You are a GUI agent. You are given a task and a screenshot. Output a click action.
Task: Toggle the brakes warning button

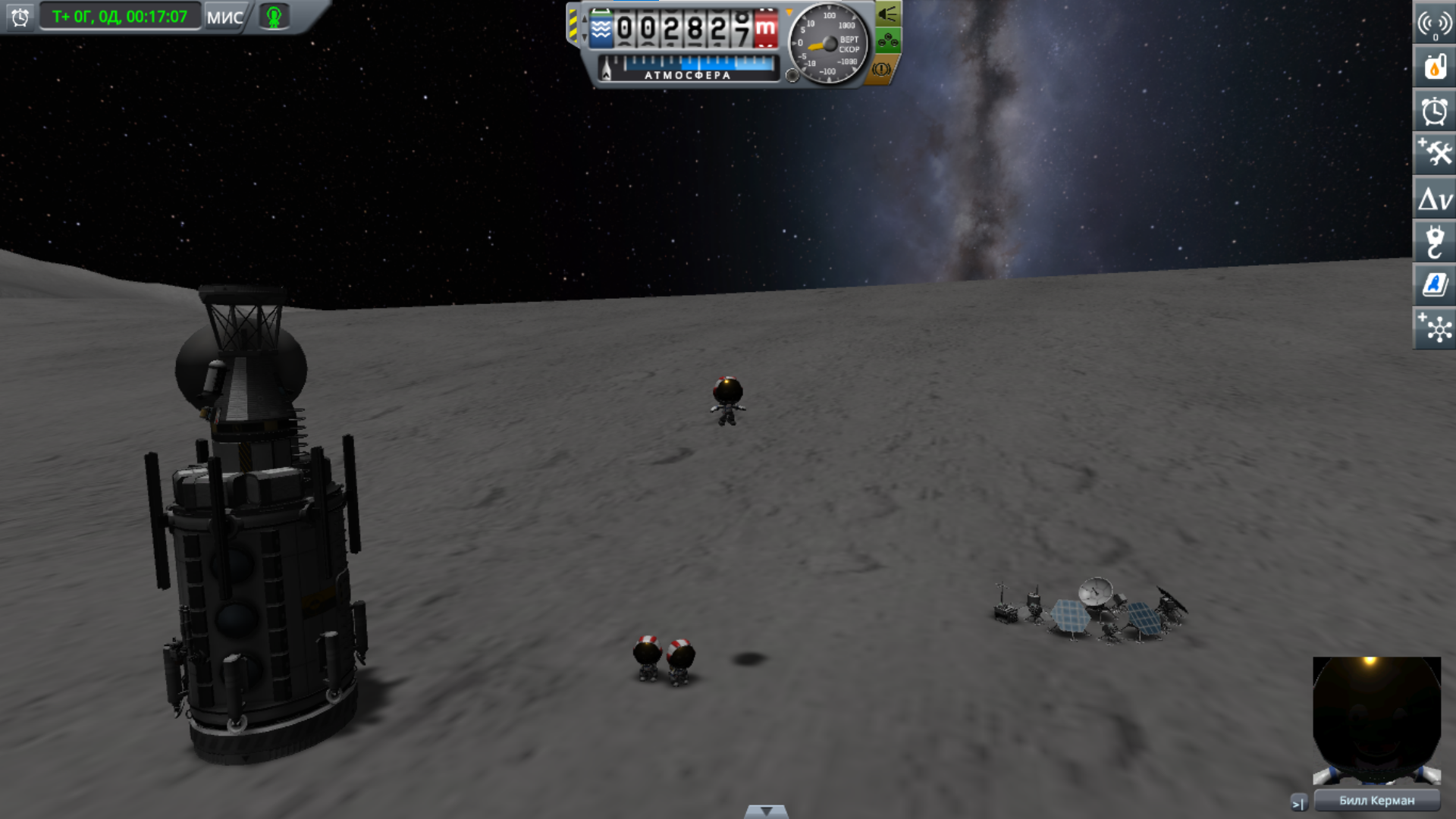coord(881,69)
